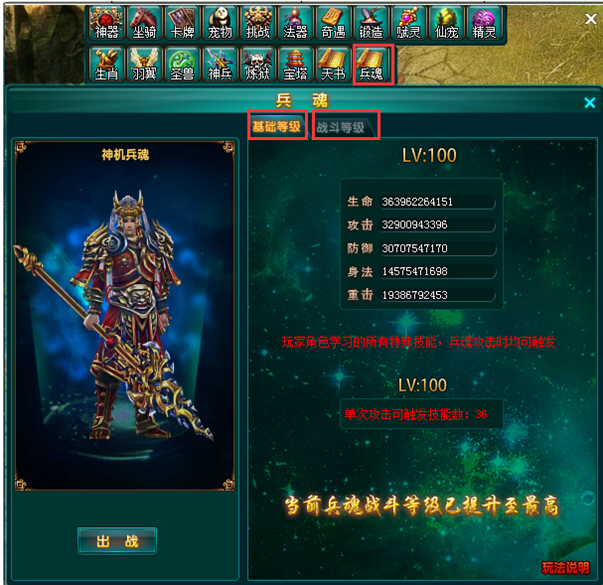This screenshot has width=603, height=585.
Task: Open the 法器 magic tool icon
Action: click(x=294, y=24)
